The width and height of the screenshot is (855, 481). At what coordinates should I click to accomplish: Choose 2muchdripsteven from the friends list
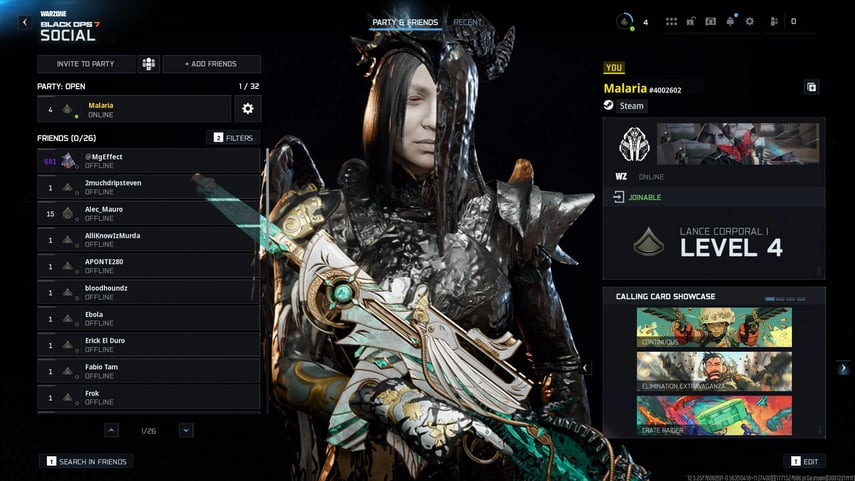pyautogui.click(x=149, y=187)
